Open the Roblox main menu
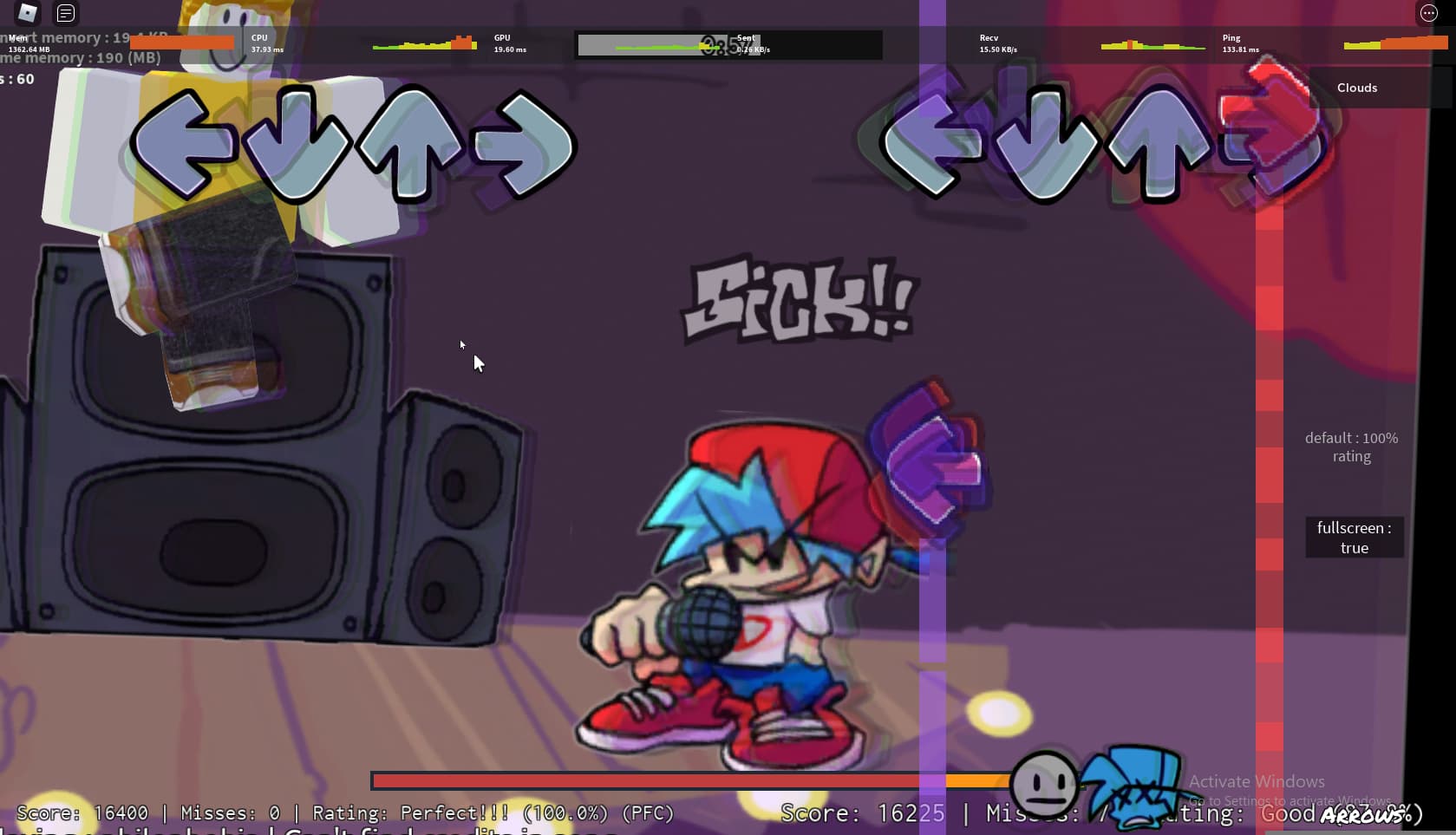The width and height of the screenshot is (1456, 835). point(28,13)
